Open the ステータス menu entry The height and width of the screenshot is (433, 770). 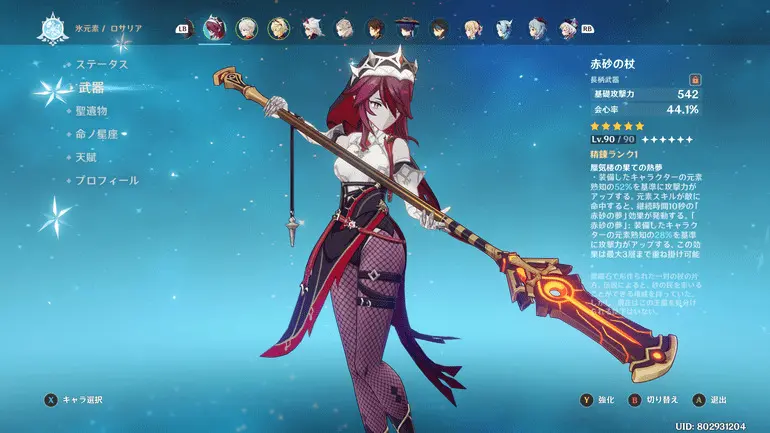[103, 64]
